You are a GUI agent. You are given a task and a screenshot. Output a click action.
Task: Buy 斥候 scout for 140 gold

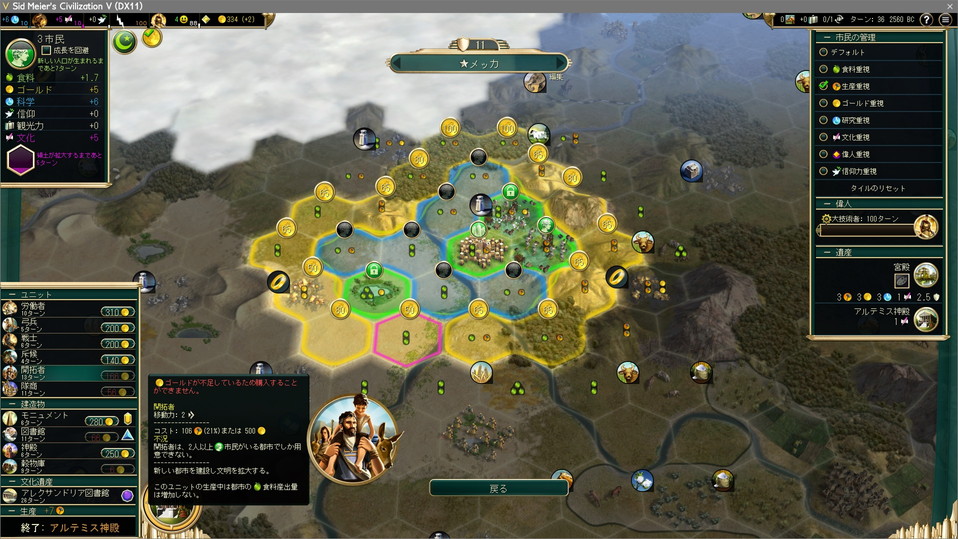(x=117, y=360)
